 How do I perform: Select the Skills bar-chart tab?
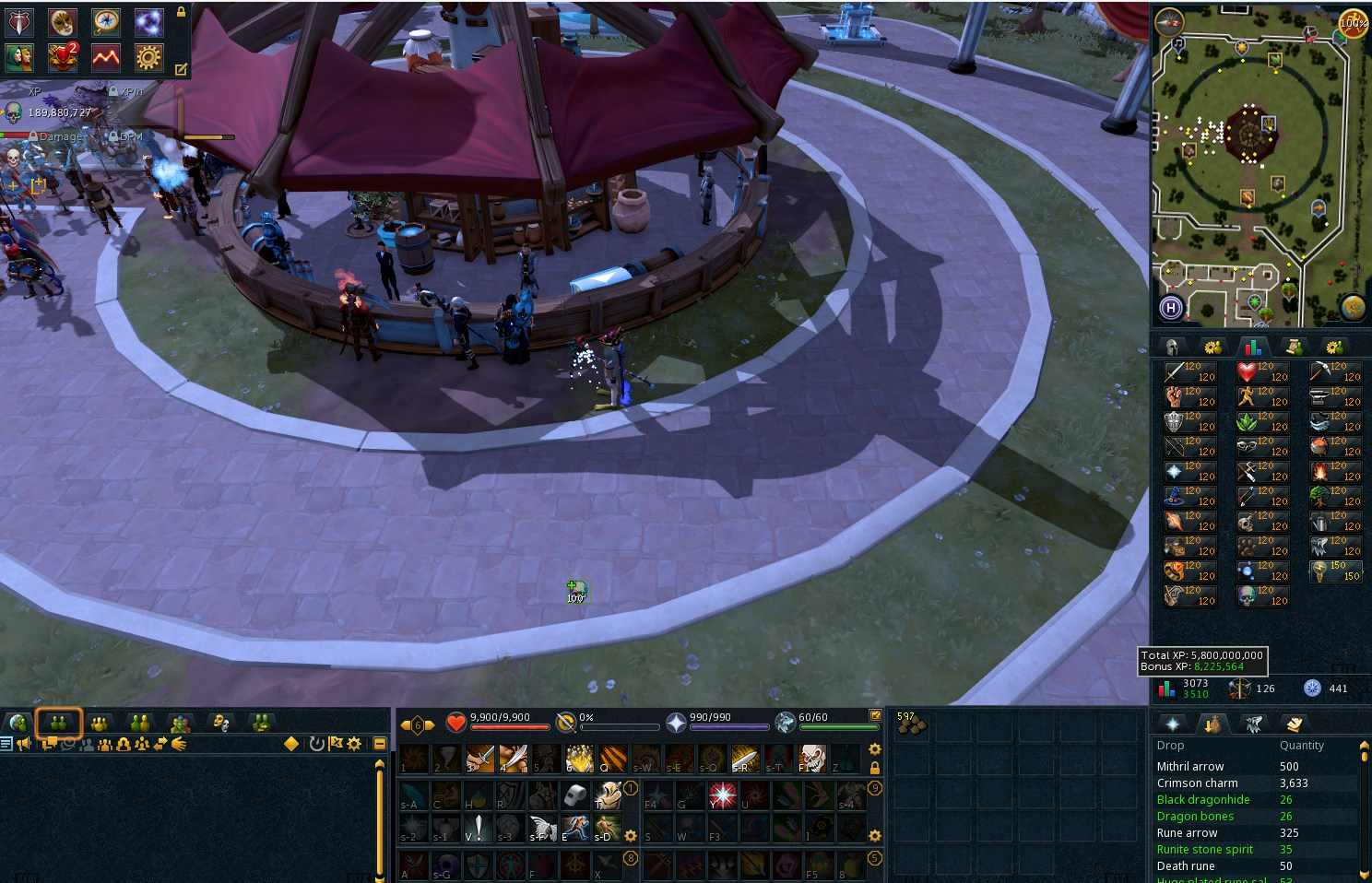pos(1252,346)
